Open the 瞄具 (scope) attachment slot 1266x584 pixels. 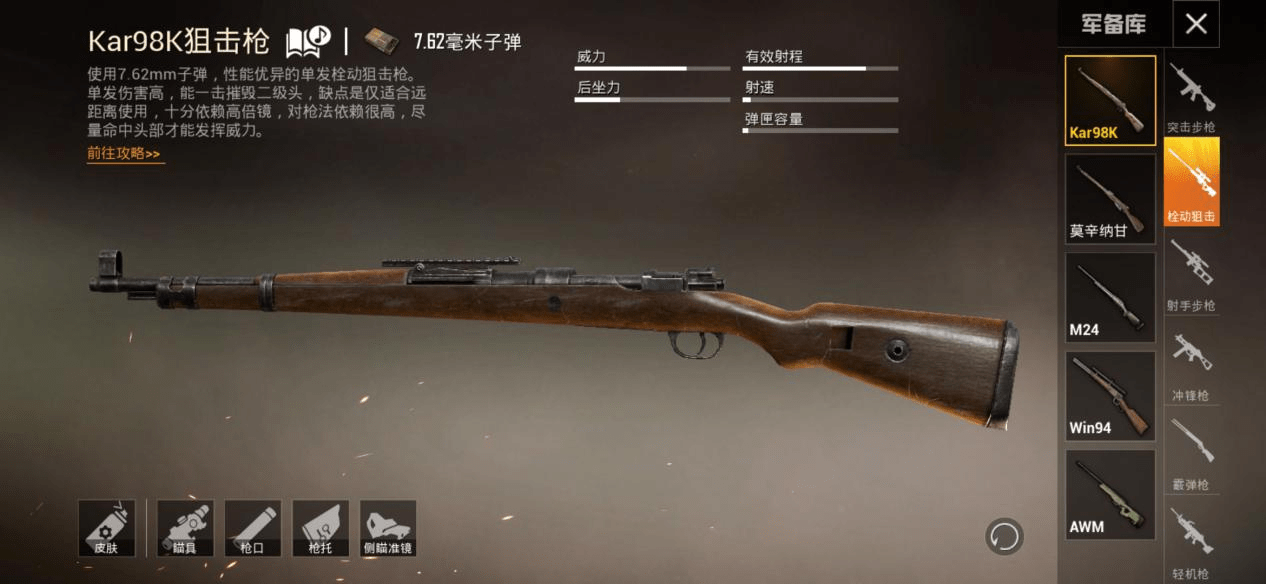pyautogui.click(x=185, y=528)
